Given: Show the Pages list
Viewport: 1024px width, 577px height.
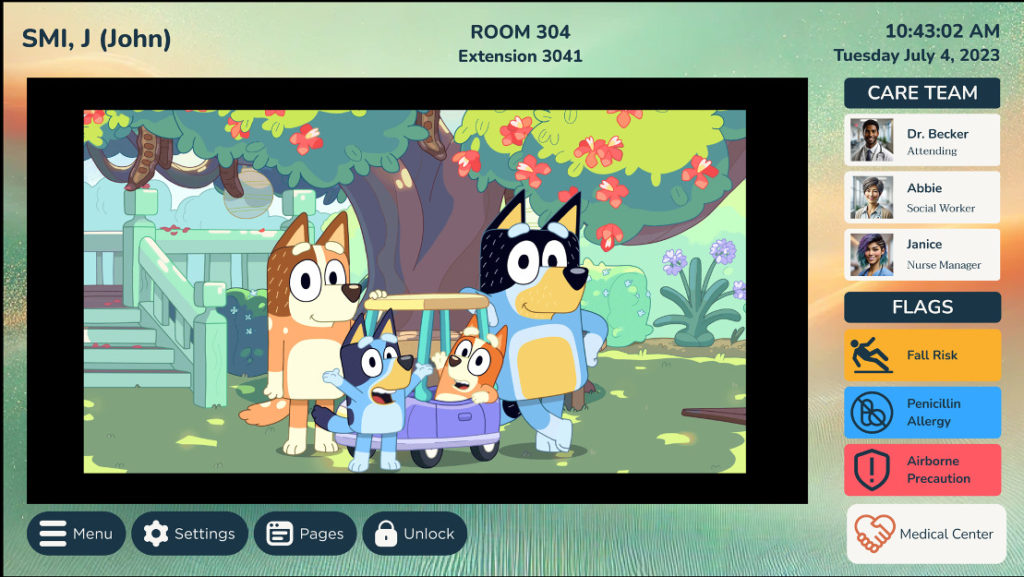Looking at the screenshot, I should 305,534.
